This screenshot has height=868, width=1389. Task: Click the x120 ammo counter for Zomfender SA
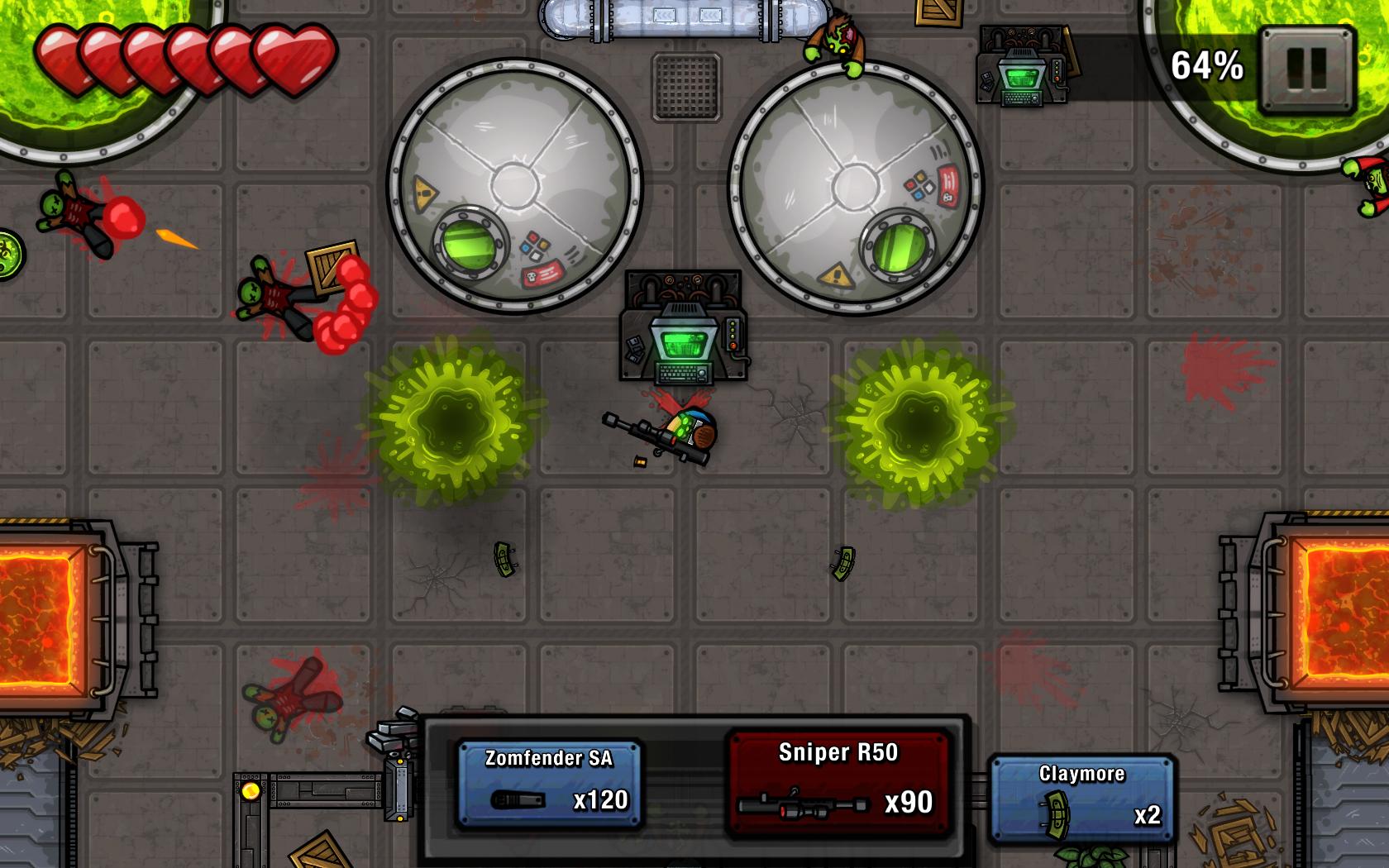click(x=603, y=798)
